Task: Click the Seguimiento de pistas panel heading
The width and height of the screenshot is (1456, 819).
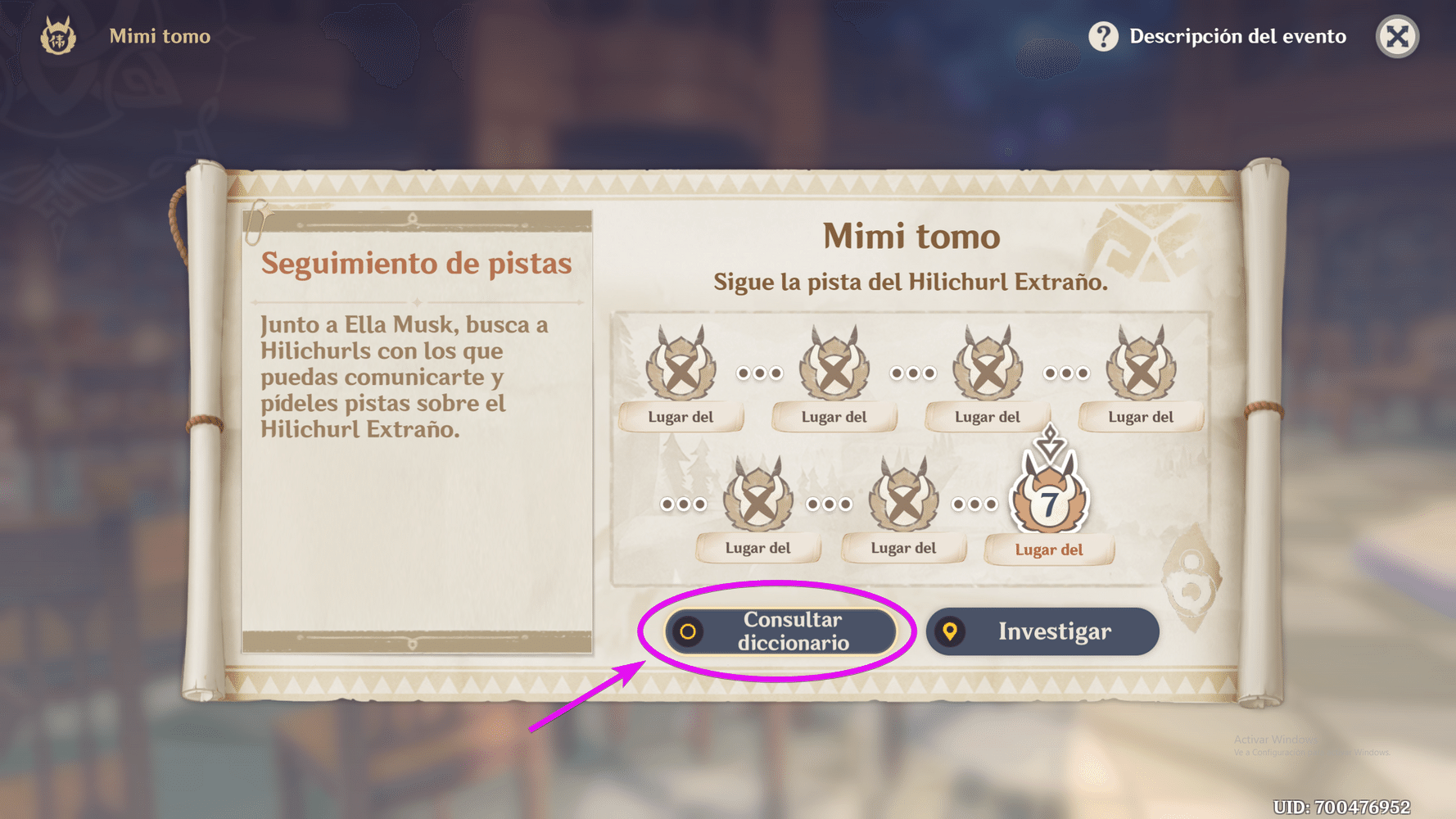Action: (416, 264)
